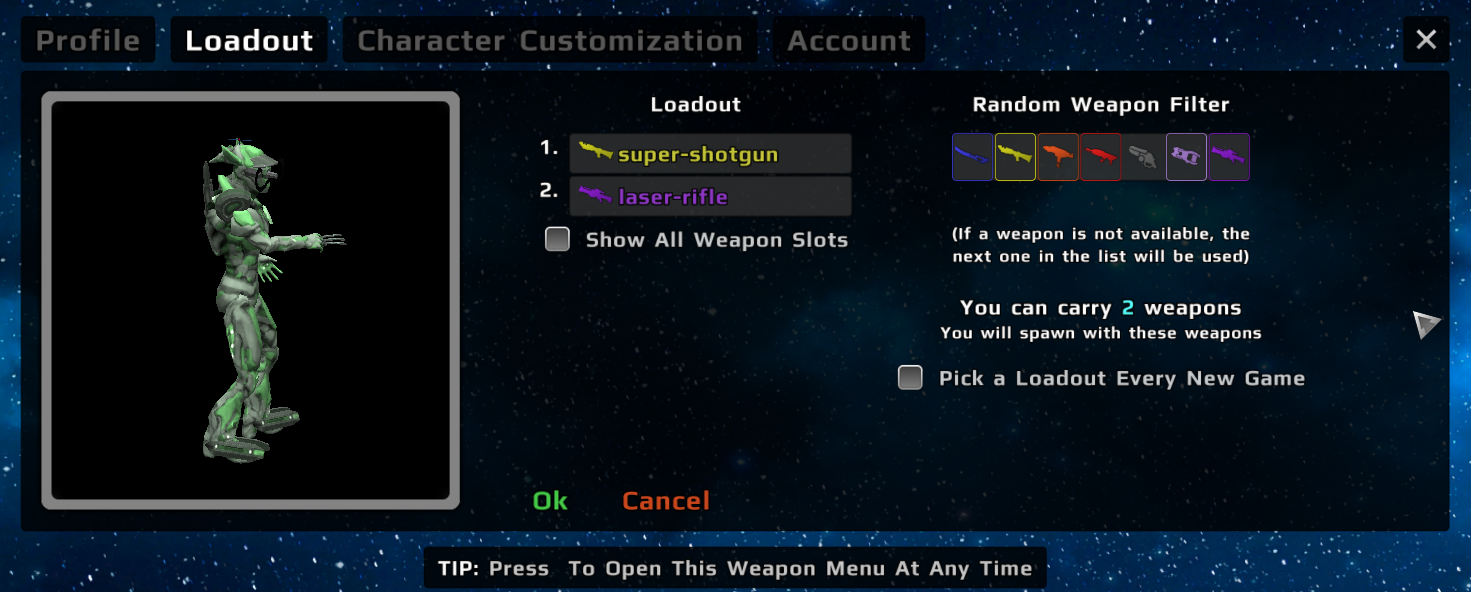
Task: Cancel the loadout changes
Action: click(x=666, y=501)
